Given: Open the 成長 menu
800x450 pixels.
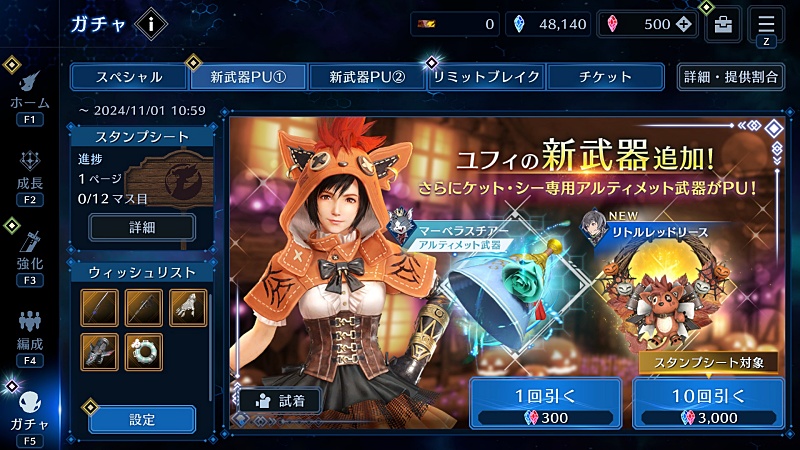Looking at the screenshot, I should point(29,178).
